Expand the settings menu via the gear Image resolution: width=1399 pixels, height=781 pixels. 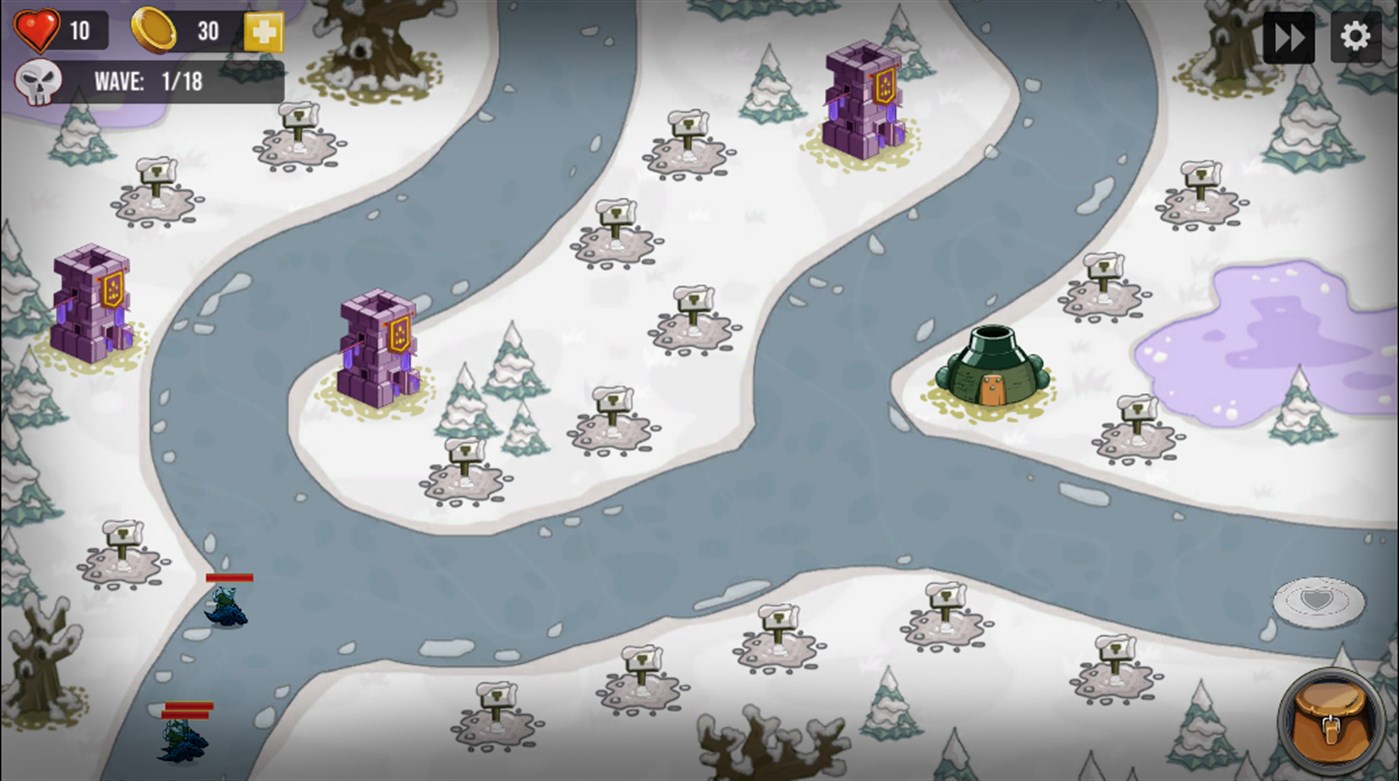(x=1355, y=36)
